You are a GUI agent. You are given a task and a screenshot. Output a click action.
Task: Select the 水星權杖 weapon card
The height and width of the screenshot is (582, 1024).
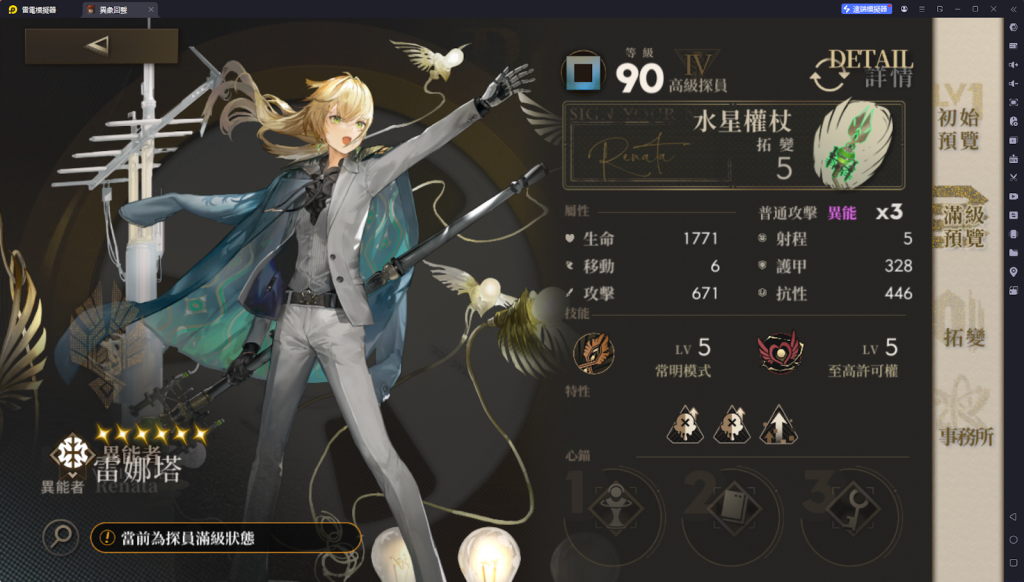(x=734, y=144)
